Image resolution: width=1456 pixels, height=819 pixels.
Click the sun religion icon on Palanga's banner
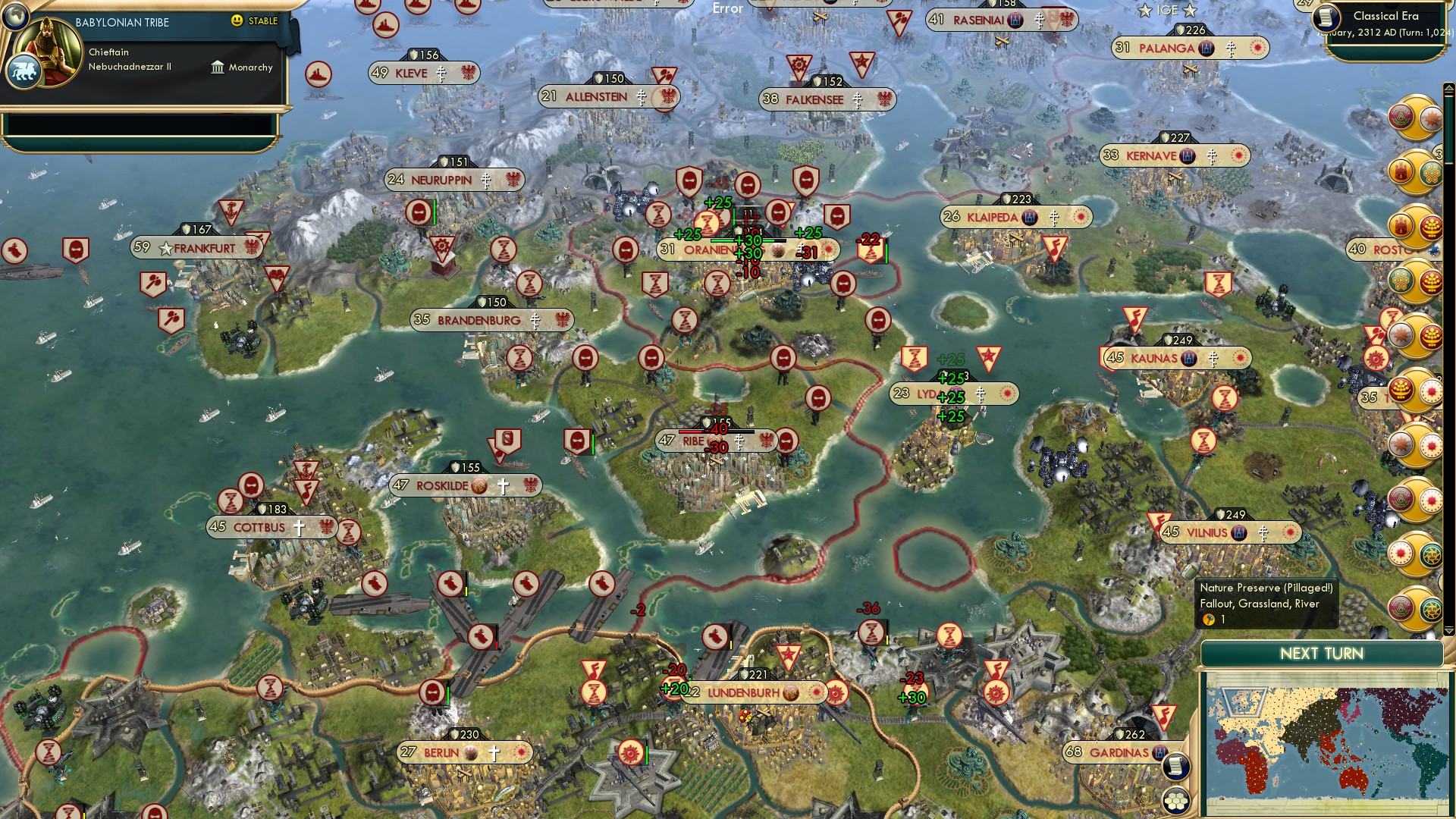[1258, 48]
